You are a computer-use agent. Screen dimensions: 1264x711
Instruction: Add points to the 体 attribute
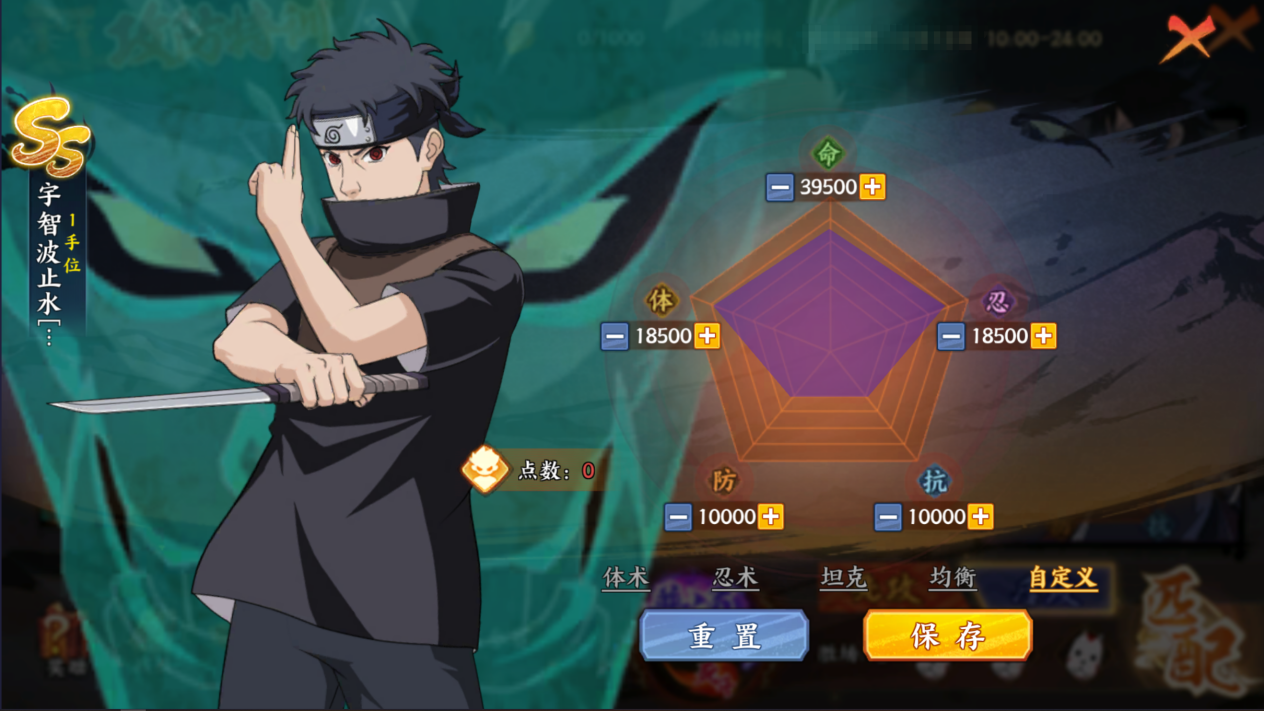(x=707, y=336)
